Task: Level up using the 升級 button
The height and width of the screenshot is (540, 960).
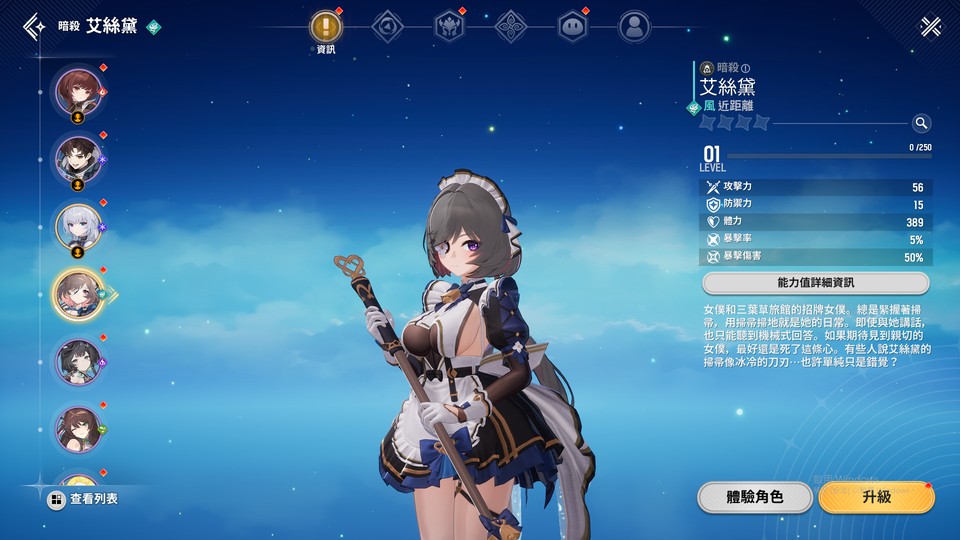Action: pos(875,497)
